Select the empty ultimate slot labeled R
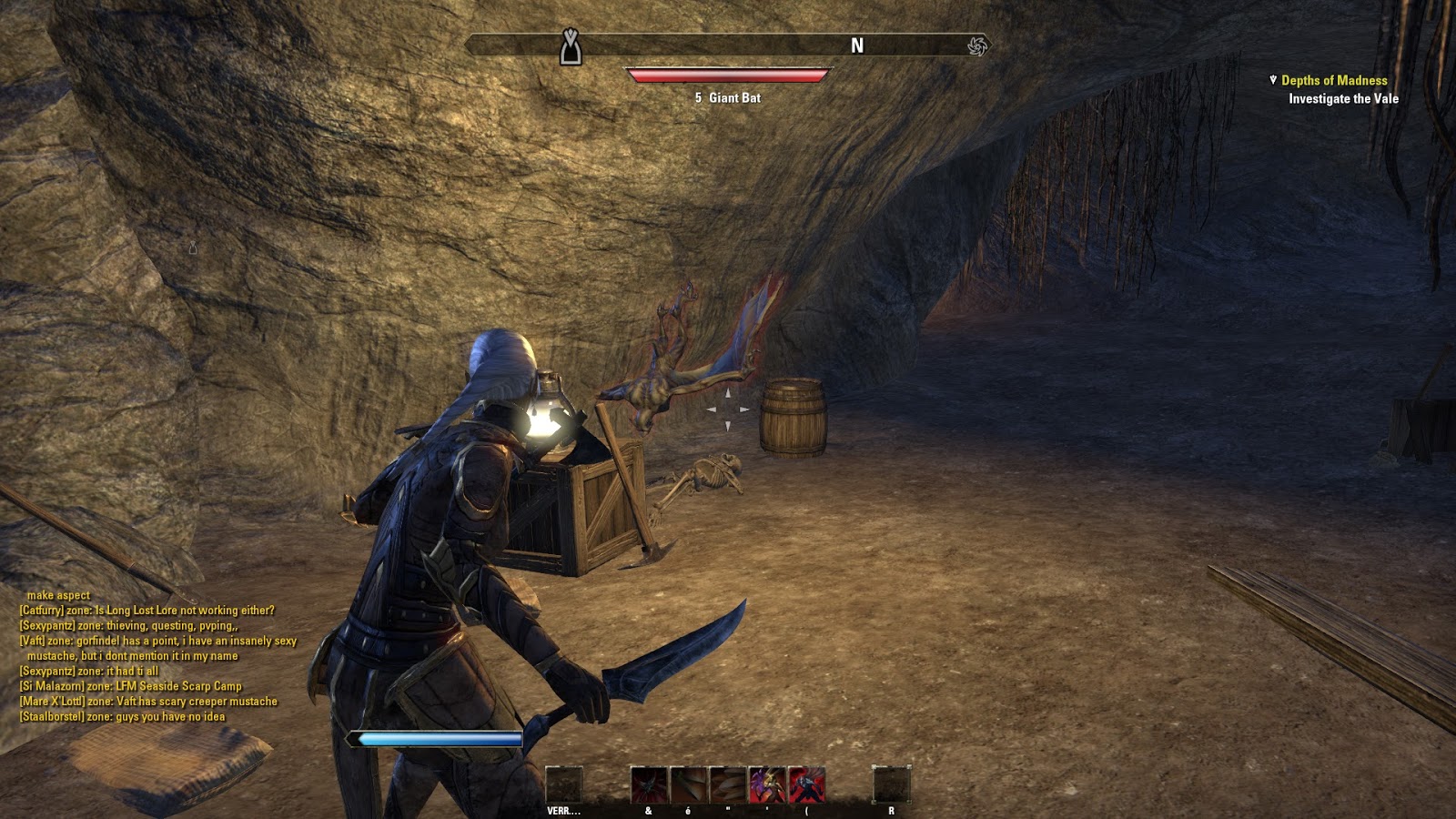 click(x=891, y=784)
